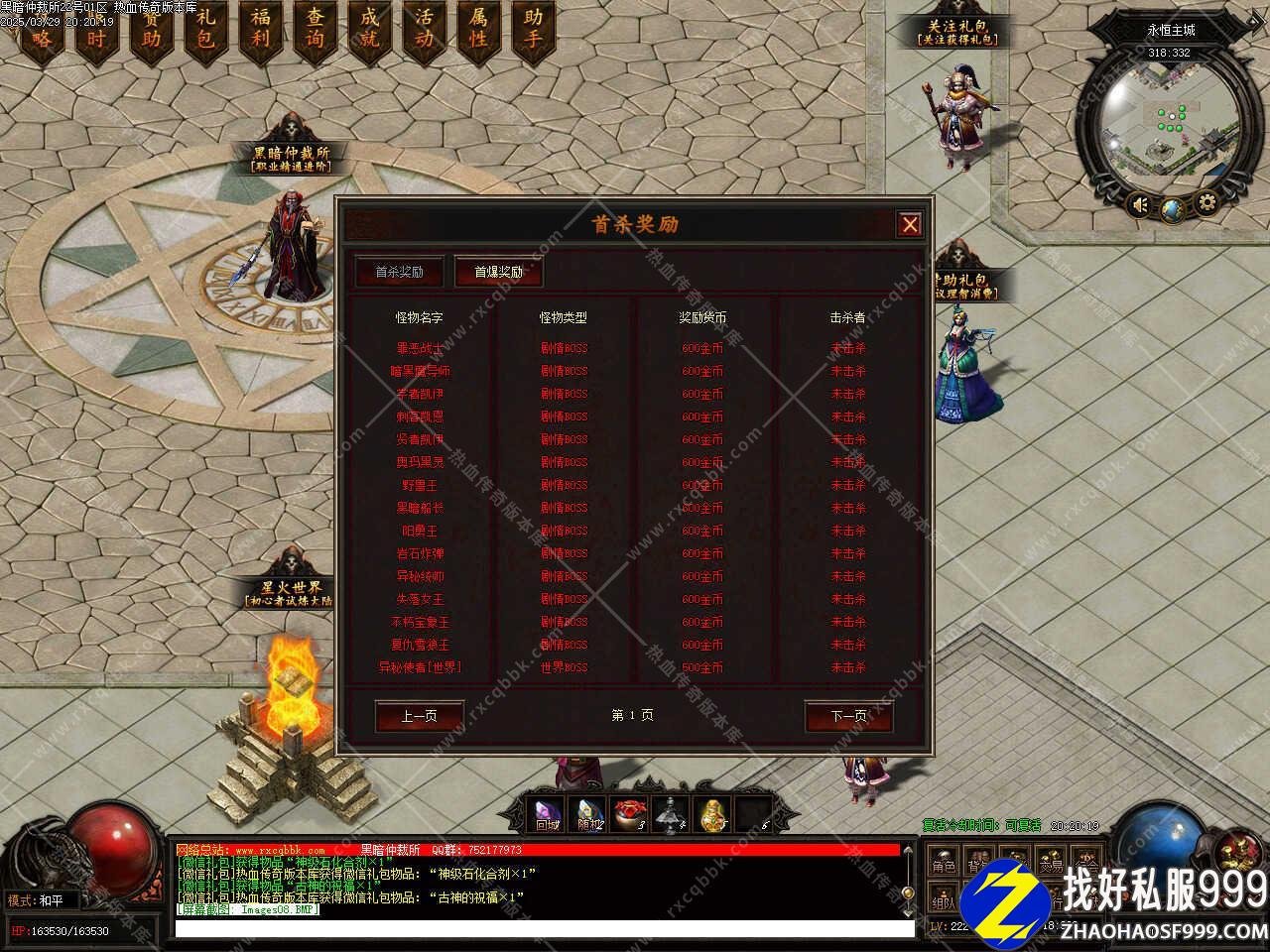Switch to the 首爆奖励 tab
Image resolution: width=1270 pixels, height=952 pixels.
click(498, 272)
